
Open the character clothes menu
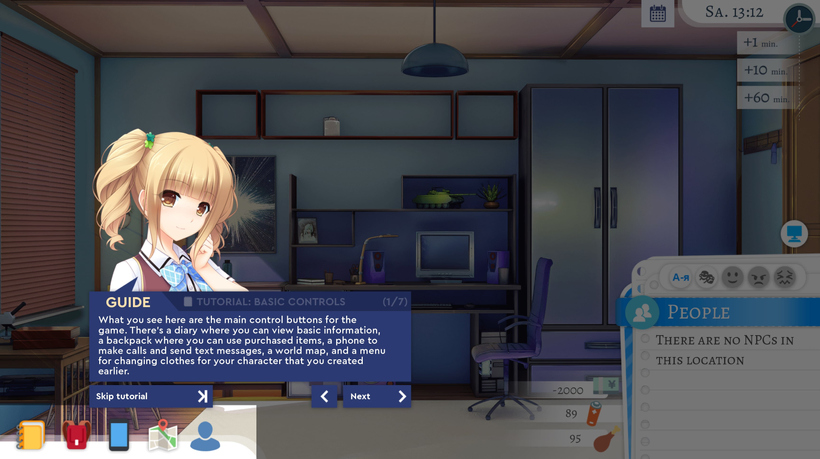click(205, 436)
